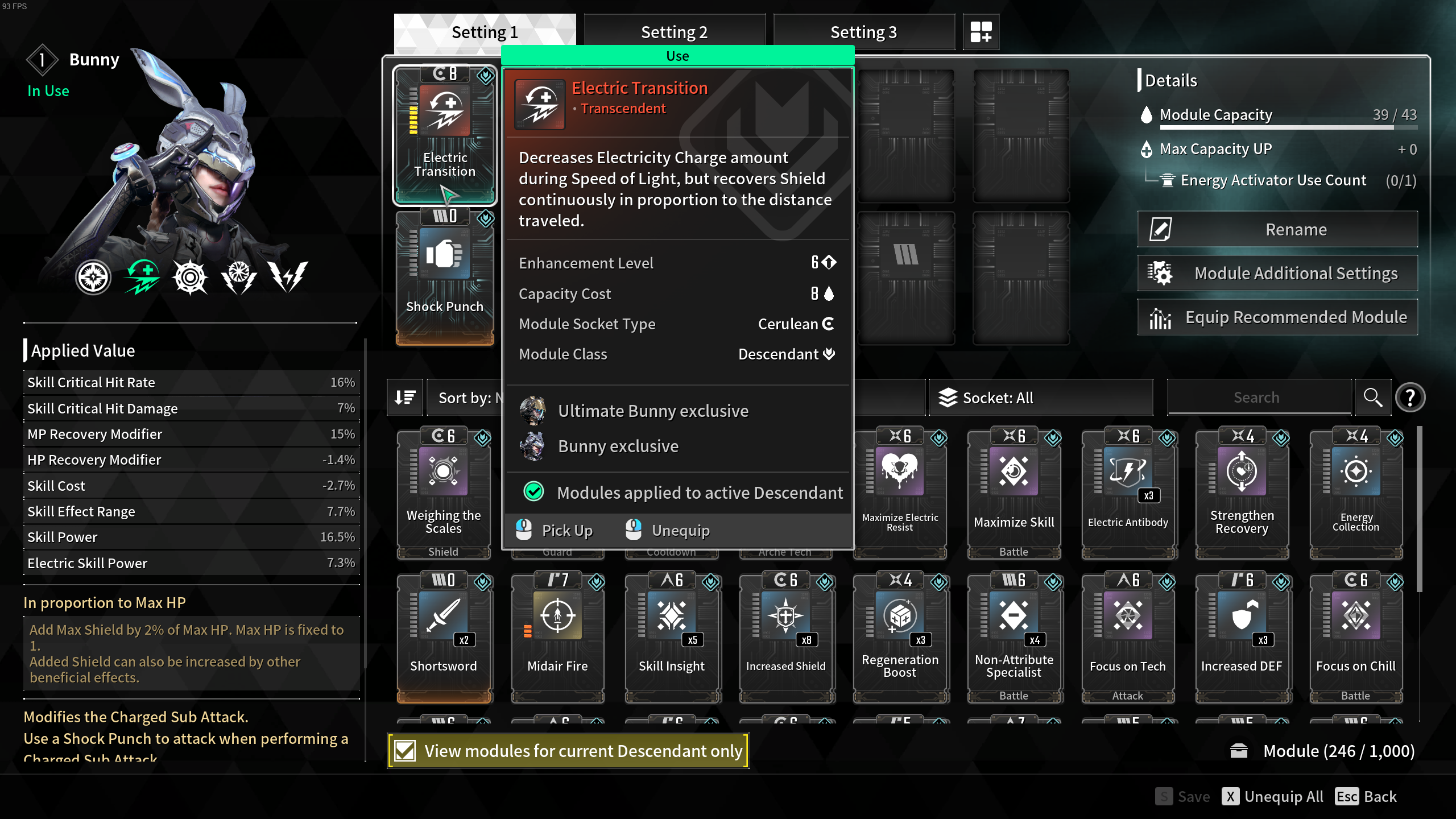Open the help question mark icon
The height and width of the screenshot is (819, 1456).
1410,397
